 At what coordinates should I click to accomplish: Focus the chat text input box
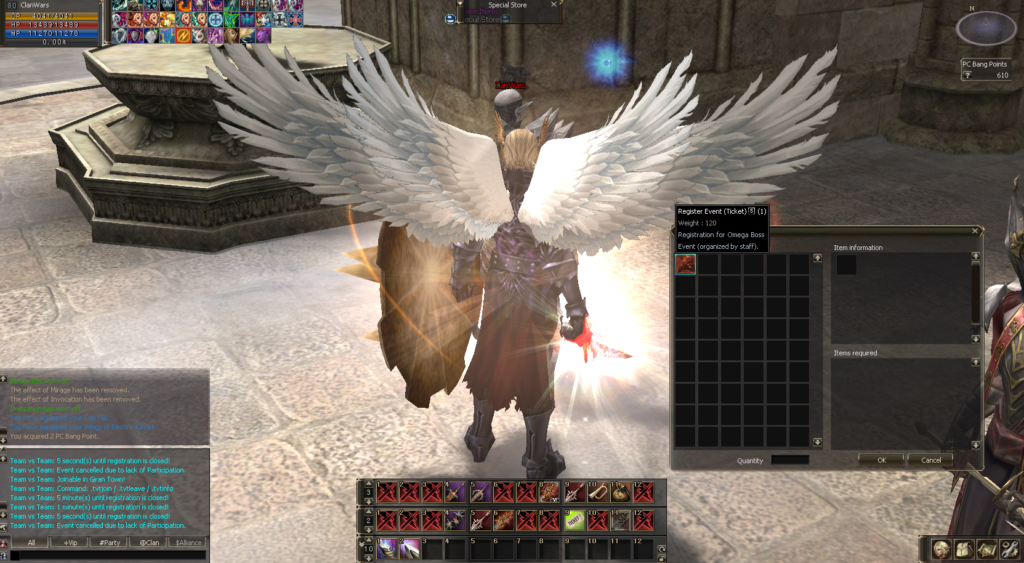coord(105,555)
